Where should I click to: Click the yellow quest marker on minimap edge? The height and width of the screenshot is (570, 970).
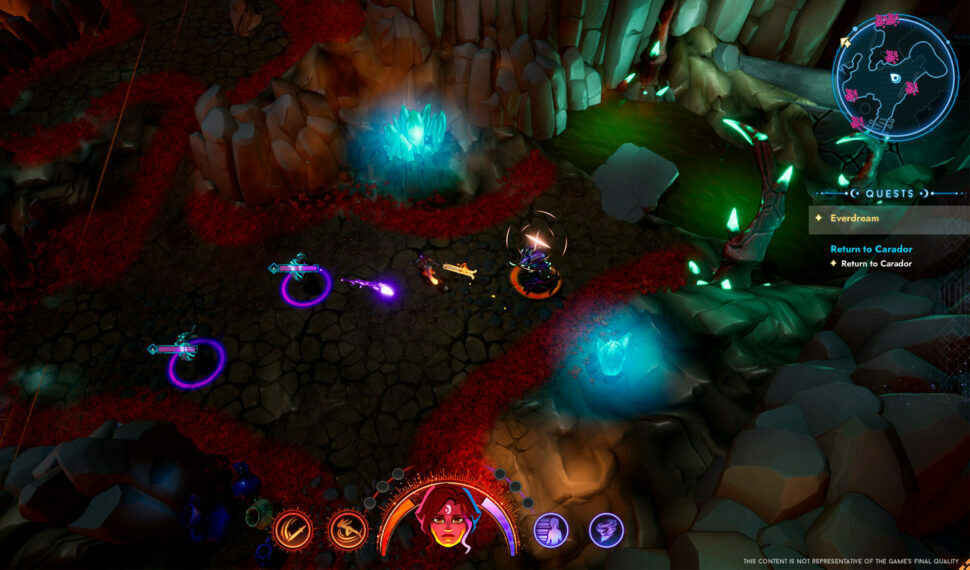845,42
